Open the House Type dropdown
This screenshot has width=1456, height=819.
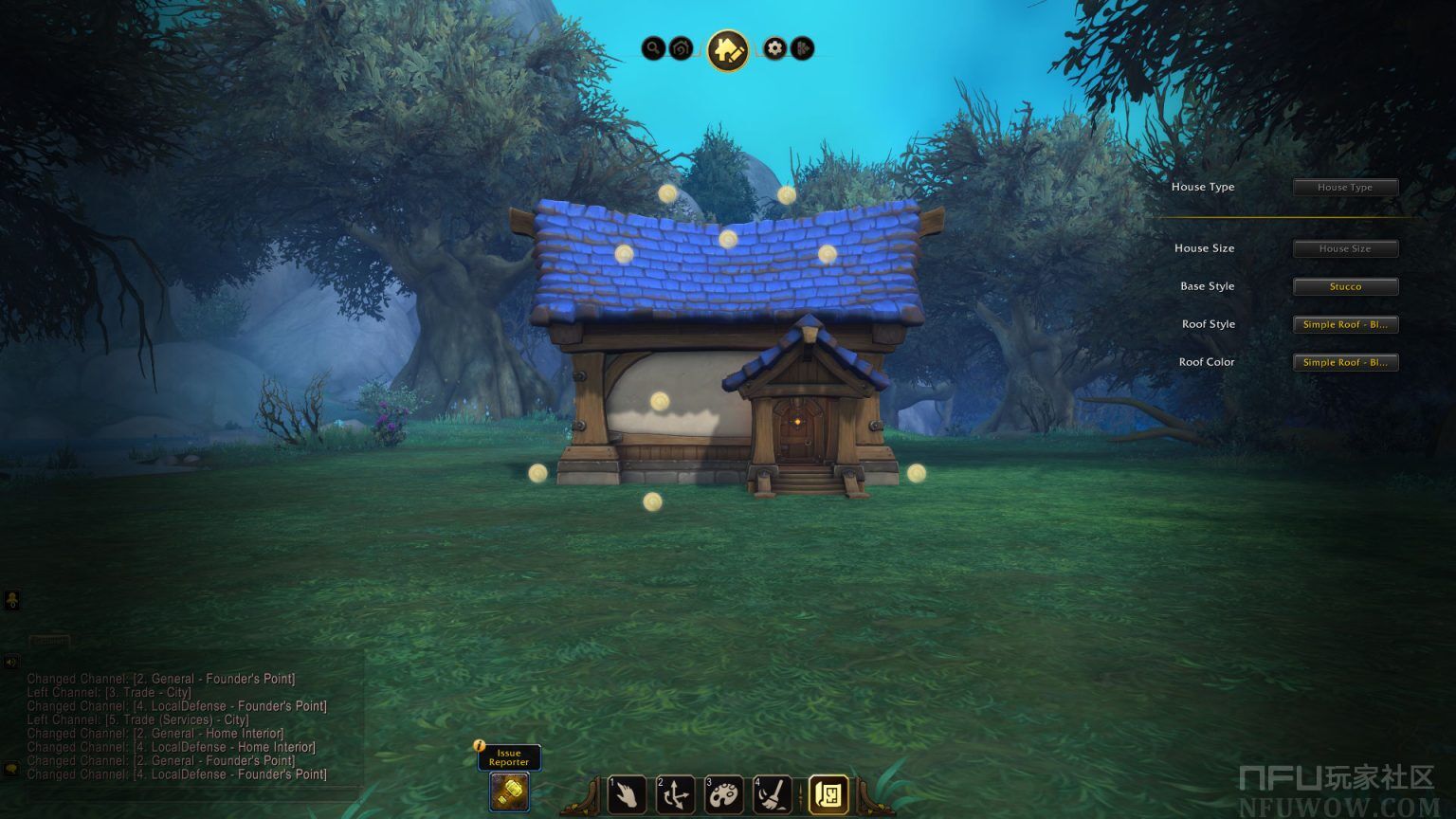(1345, 188)
